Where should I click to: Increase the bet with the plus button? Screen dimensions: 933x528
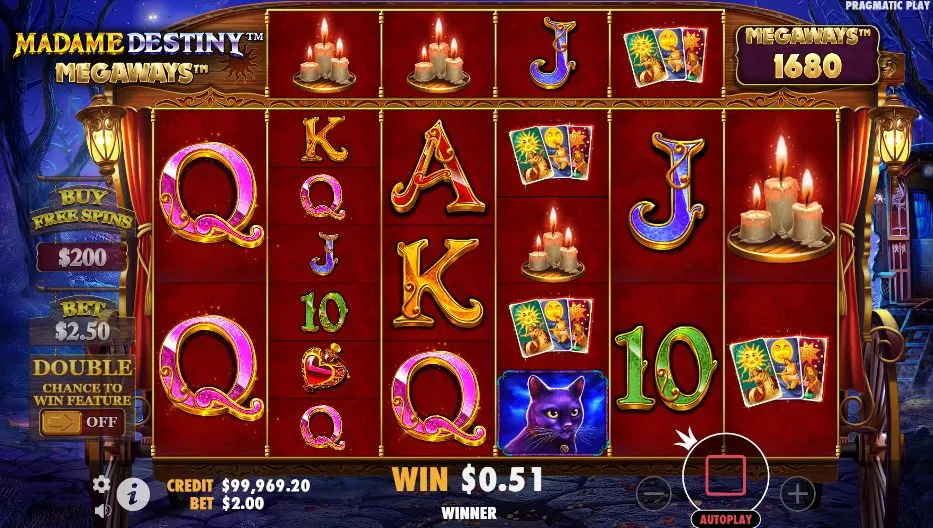point(797,492)
